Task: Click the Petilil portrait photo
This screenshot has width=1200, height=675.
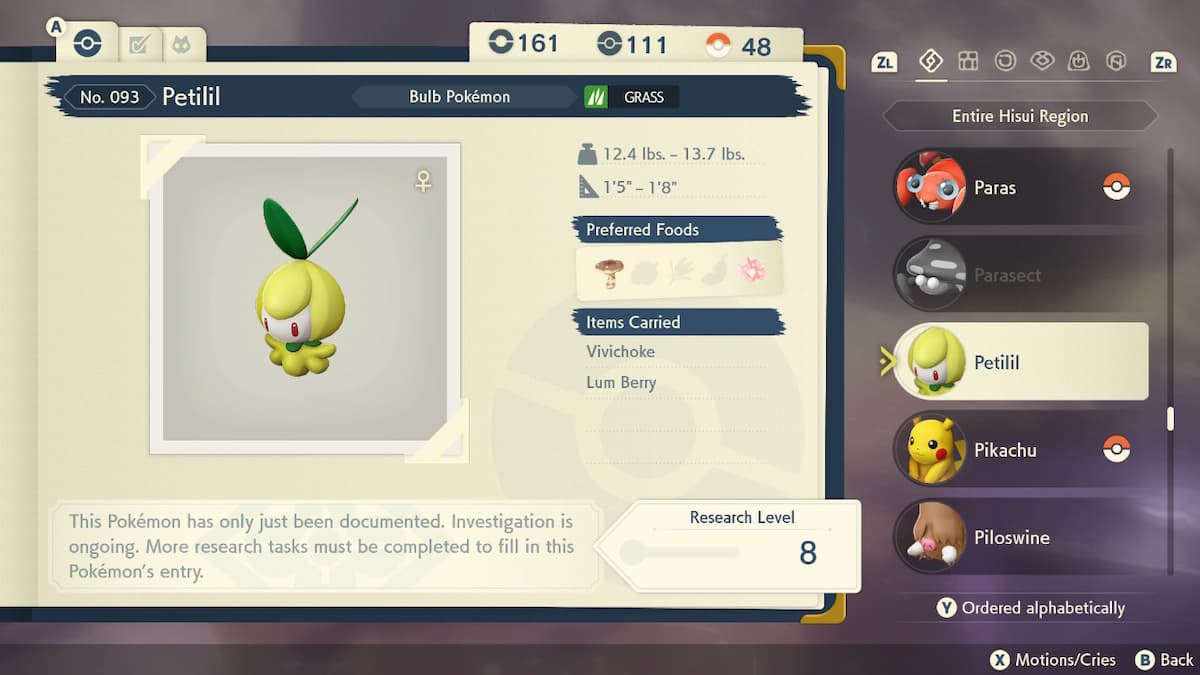Action: (305, 299)
